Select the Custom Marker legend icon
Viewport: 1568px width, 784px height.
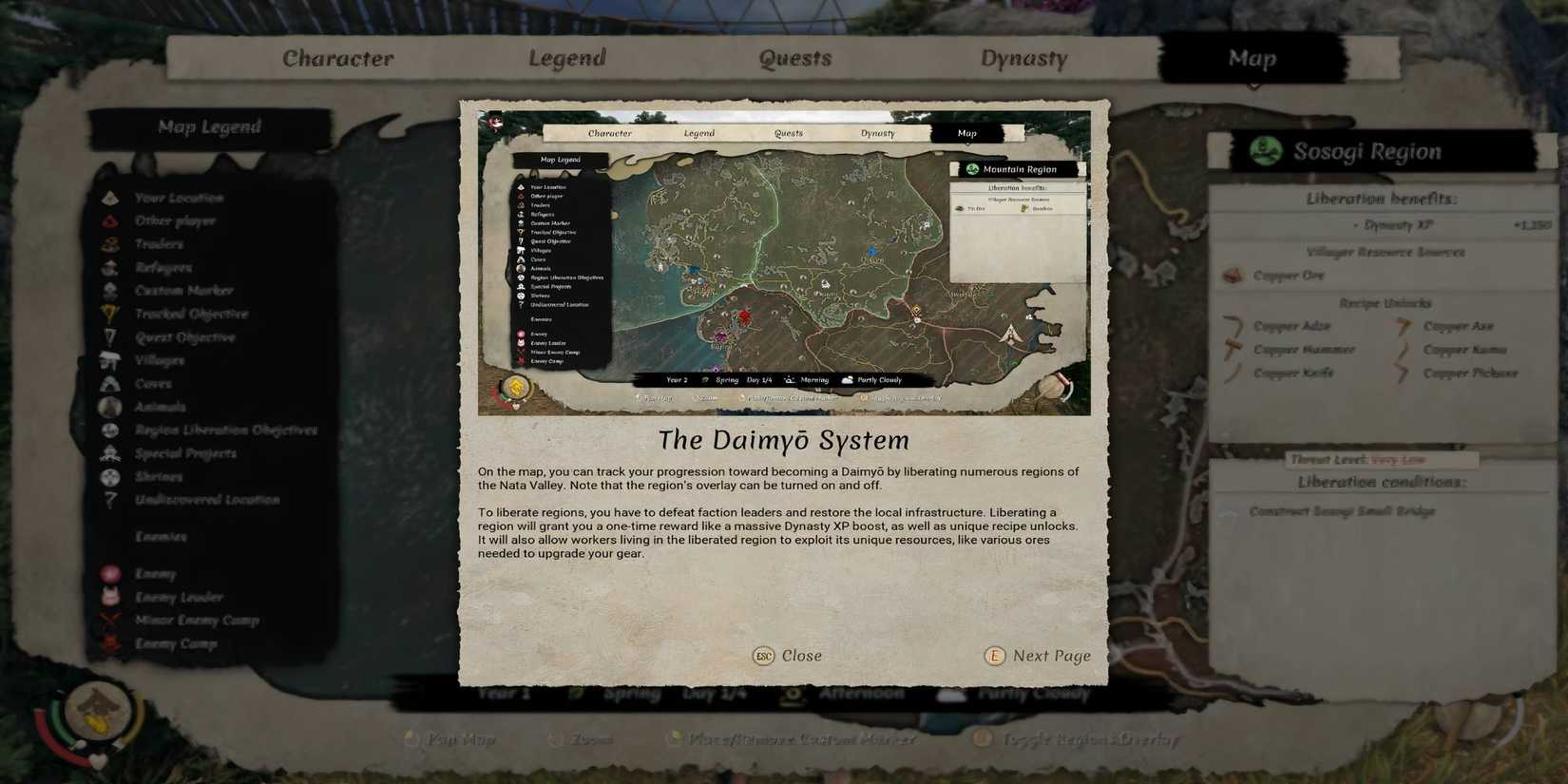pyautogui.click(x=111, y=291)
